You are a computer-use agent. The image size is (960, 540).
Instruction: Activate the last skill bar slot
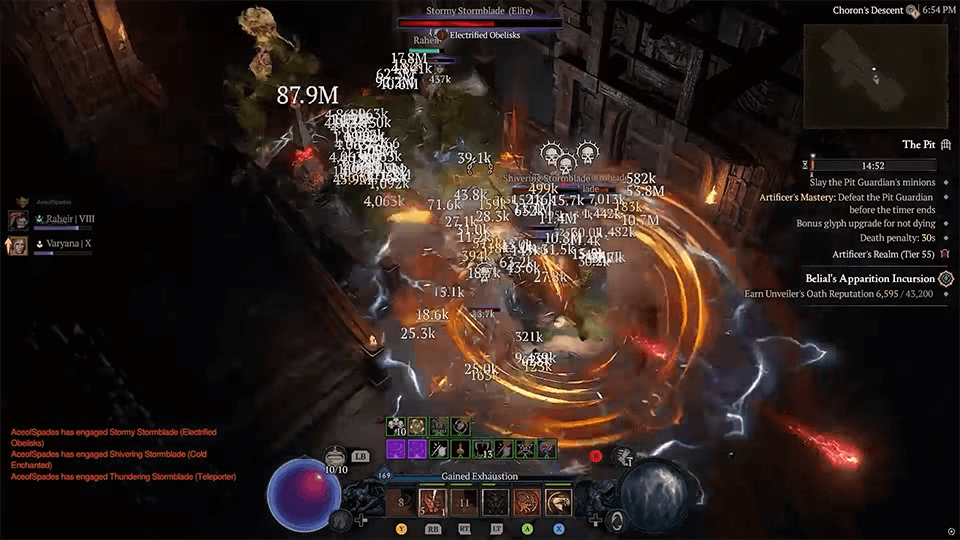click(560, 501)
